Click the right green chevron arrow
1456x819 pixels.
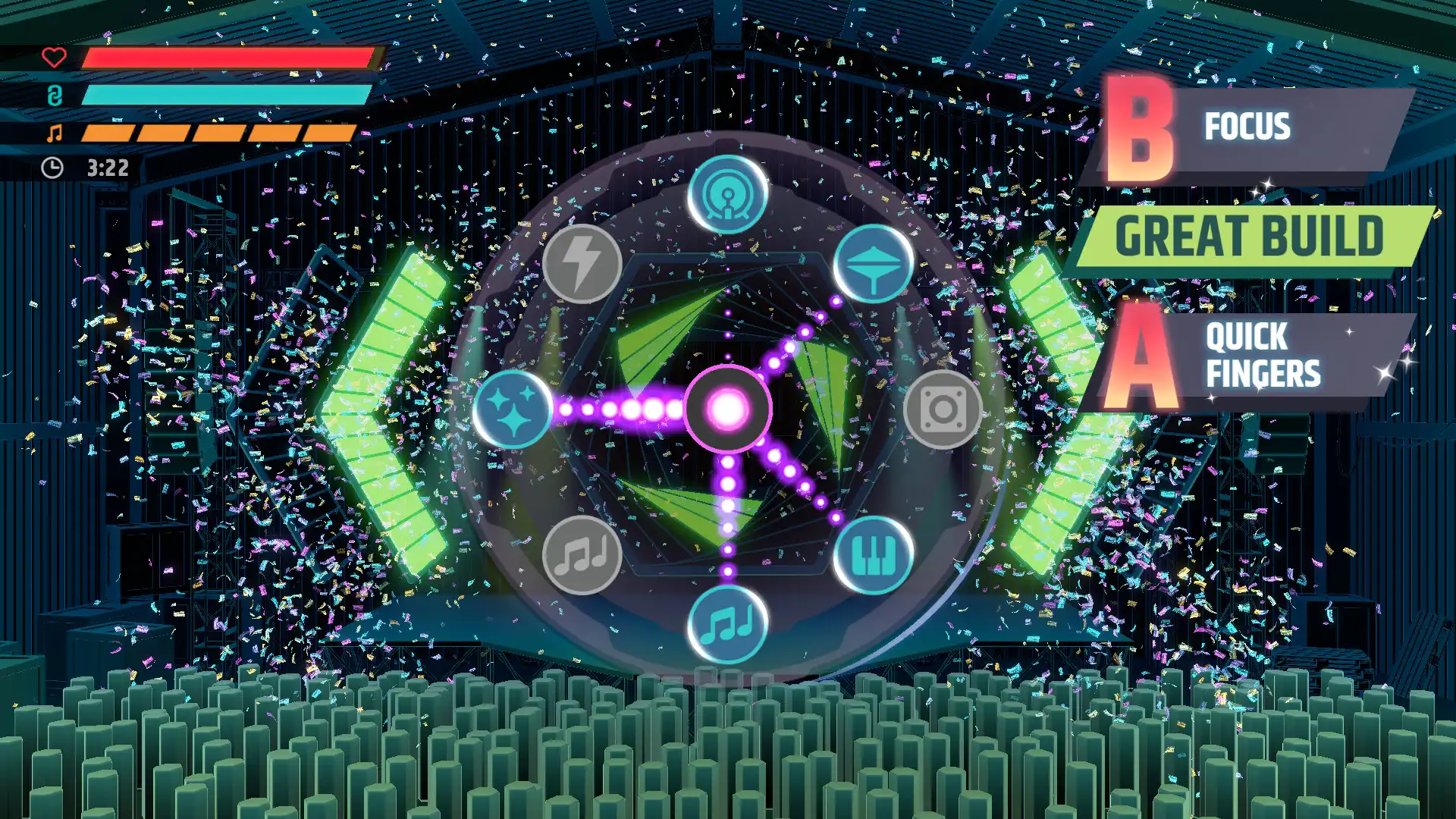[x=1062, y=409]
